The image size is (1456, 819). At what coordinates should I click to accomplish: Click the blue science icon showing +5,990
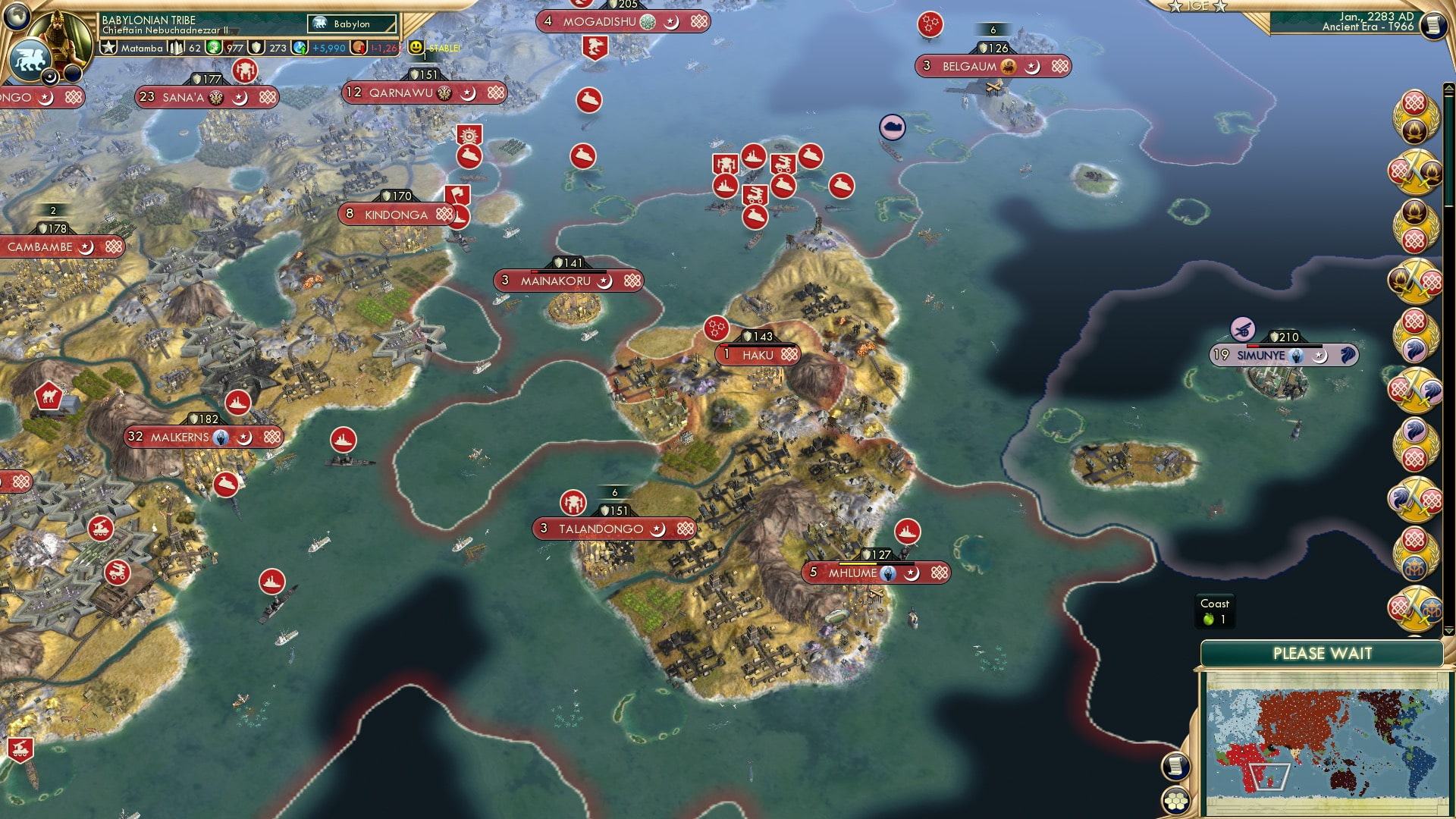[300, 47]
